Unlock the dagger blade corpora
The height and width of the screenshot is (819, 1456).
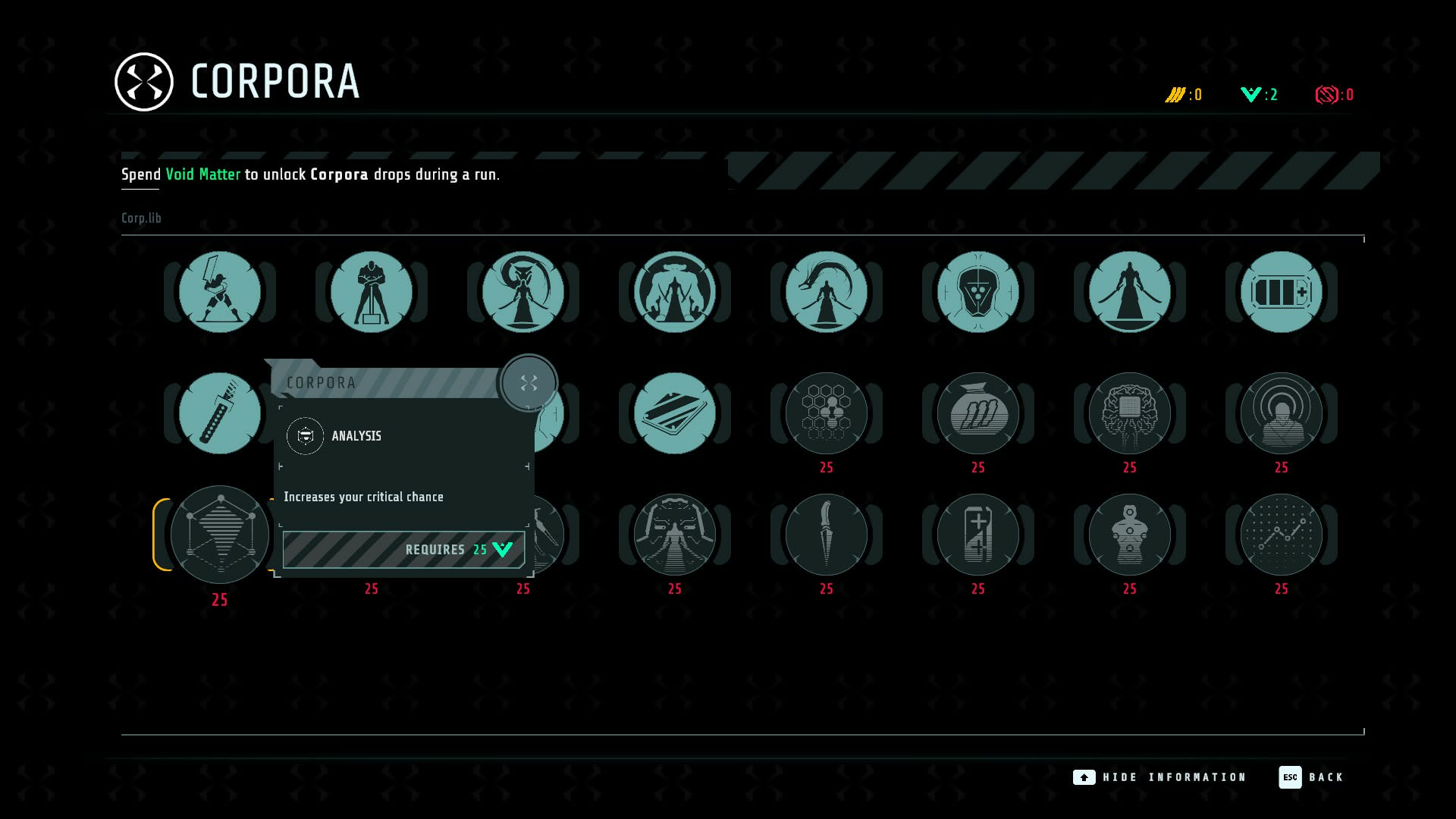coord(827,535)
